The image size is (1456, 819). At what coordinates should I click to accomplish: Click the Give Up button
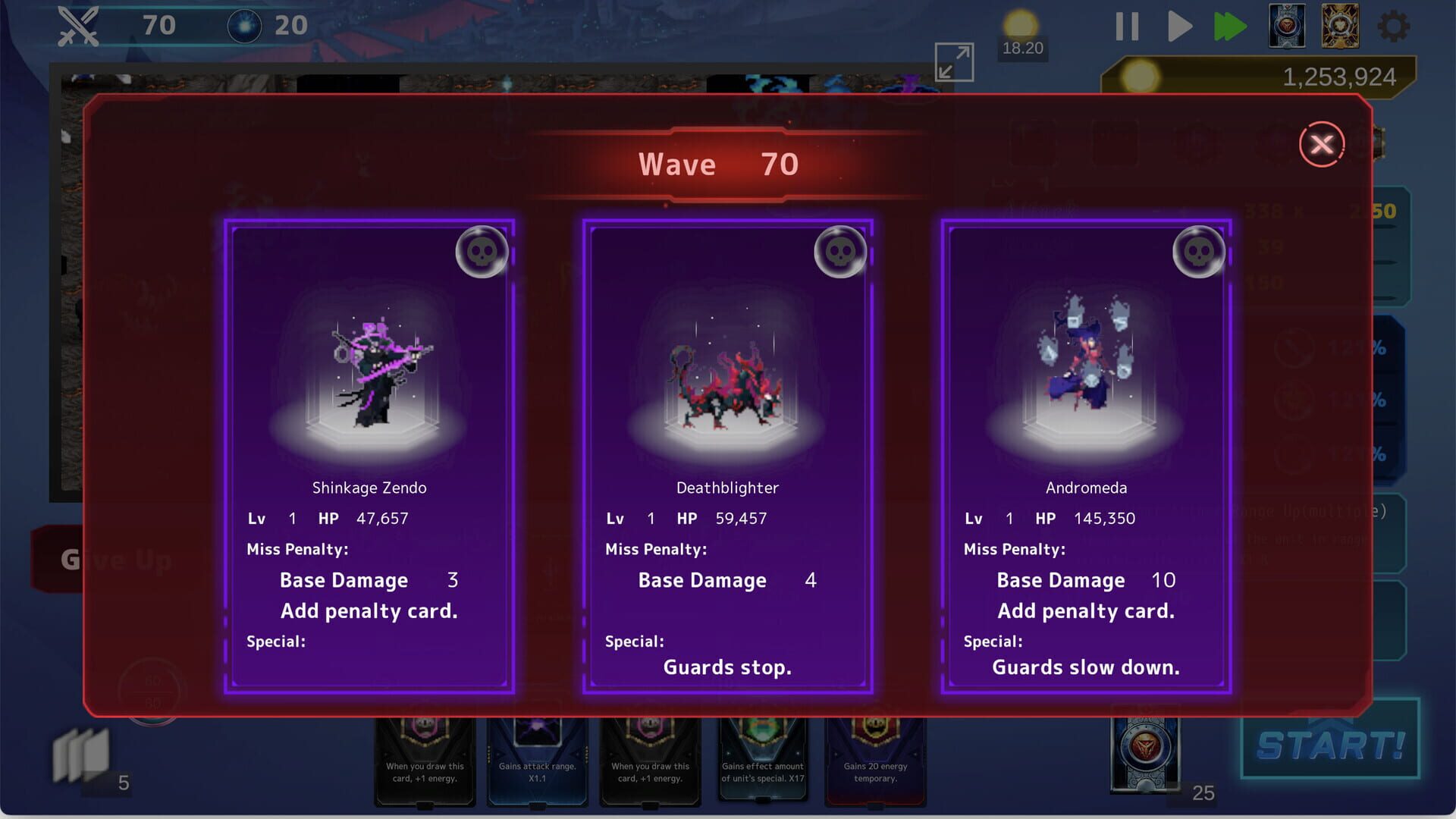[115, 559]
